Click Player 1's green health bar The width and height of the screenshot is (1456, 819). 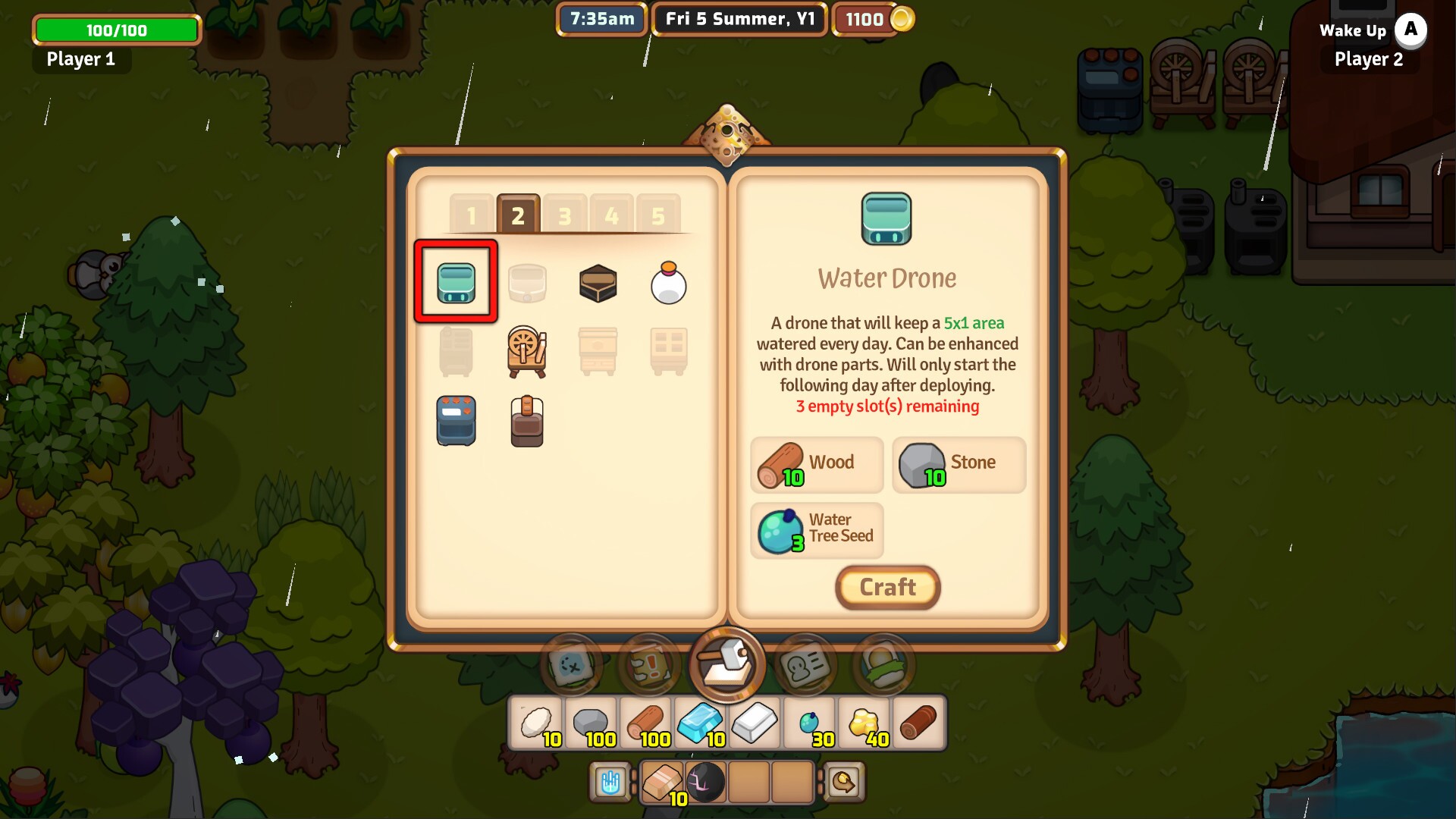click(x=115, y=30)
